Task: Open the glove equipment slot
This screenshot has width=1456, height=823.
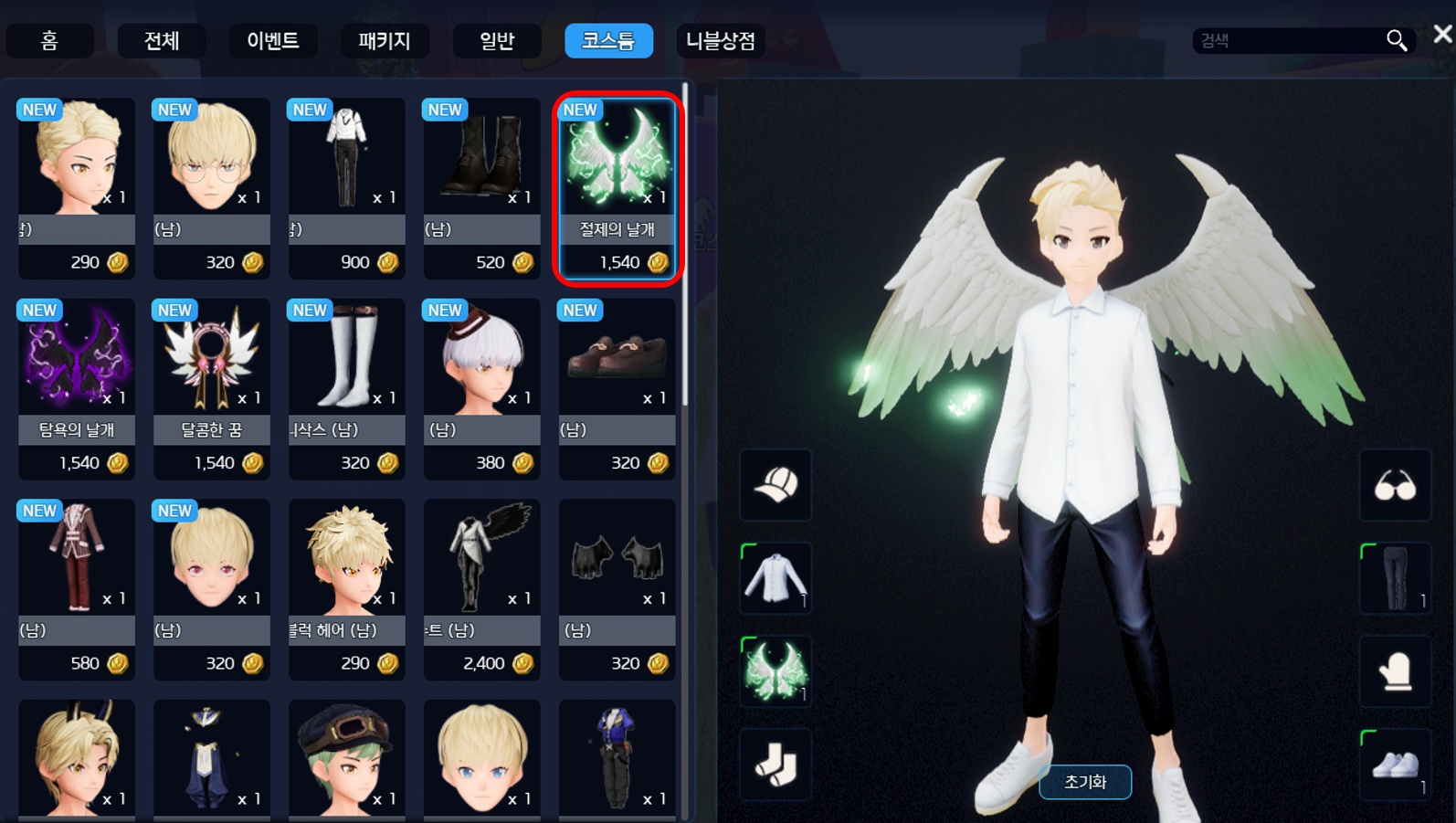Action: point(1395,671)
